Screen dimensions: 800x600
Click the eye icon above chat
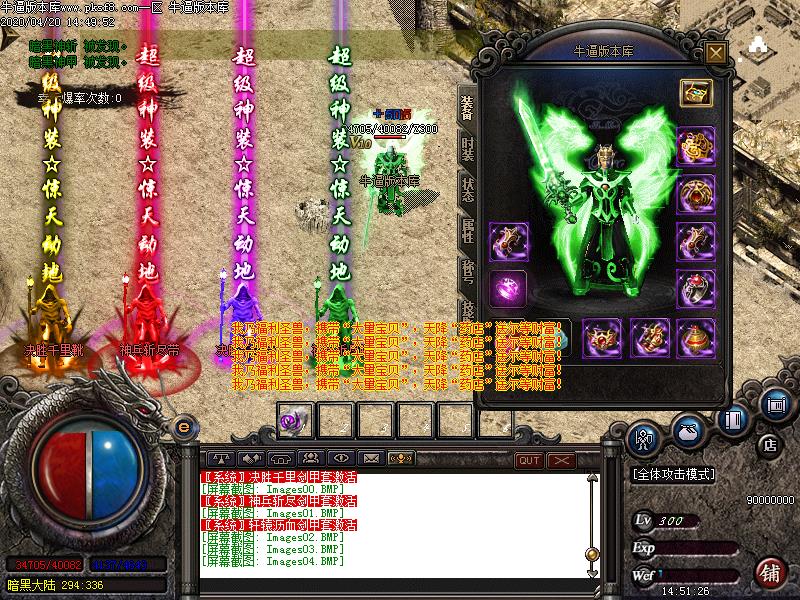pos(340,458)
